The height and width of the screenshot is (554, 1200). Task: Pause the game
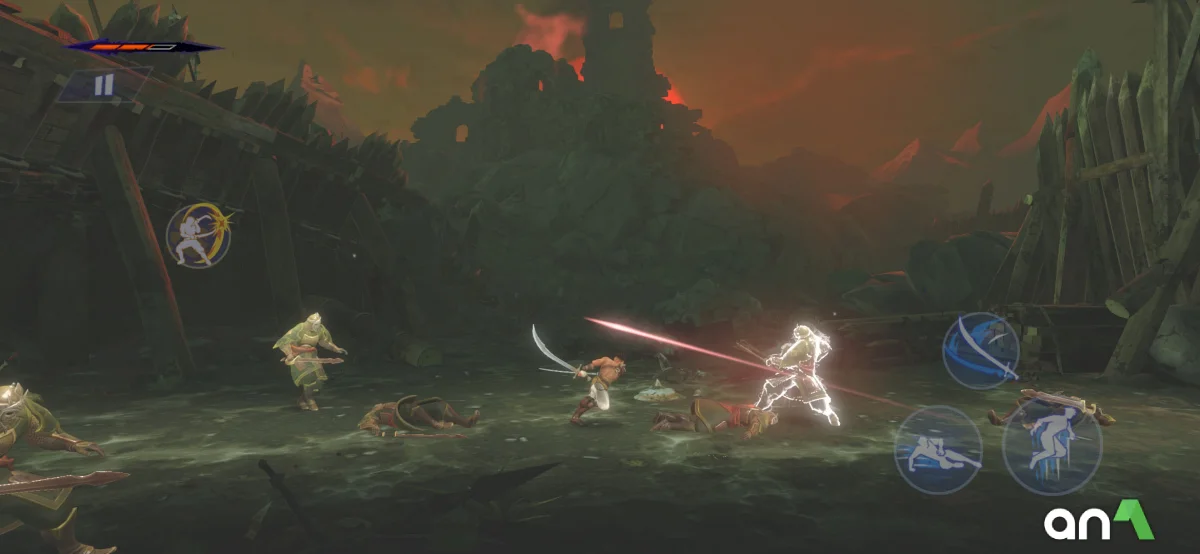104,86
